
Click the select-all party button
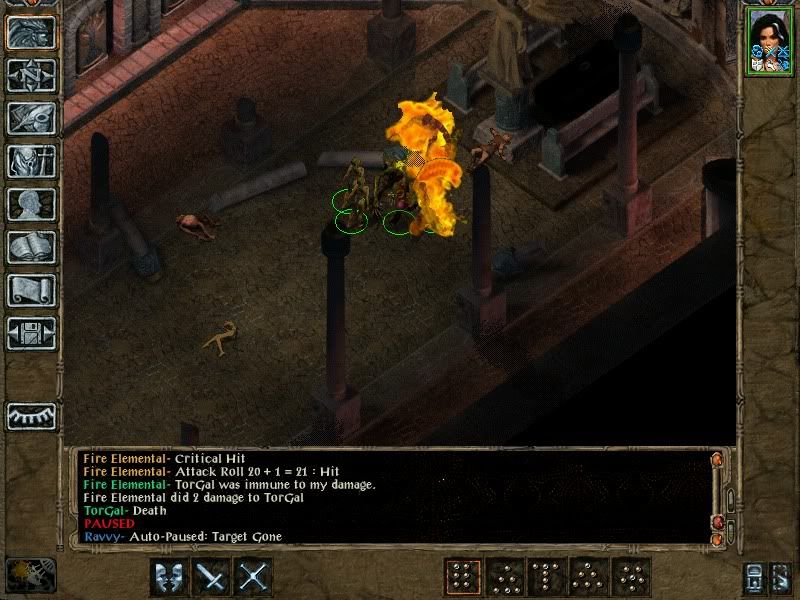click(779, 577)
